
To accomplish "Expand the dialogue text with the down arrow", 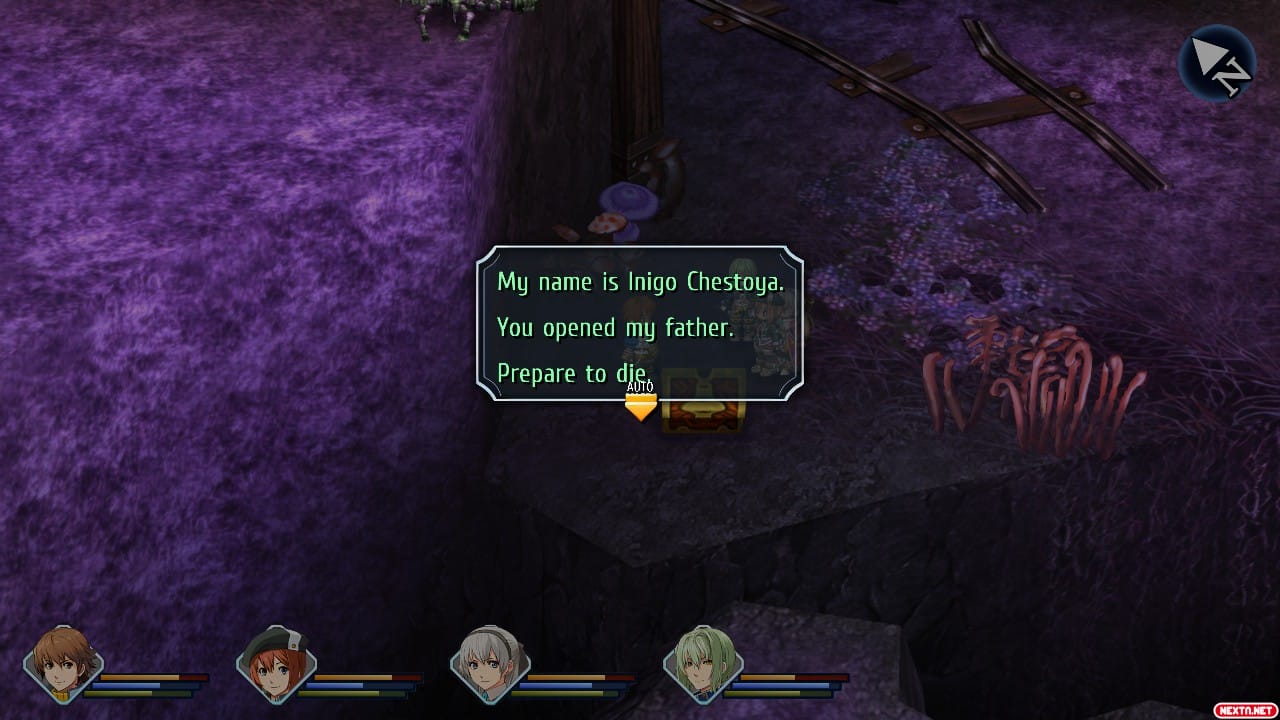I will [640, 405].
